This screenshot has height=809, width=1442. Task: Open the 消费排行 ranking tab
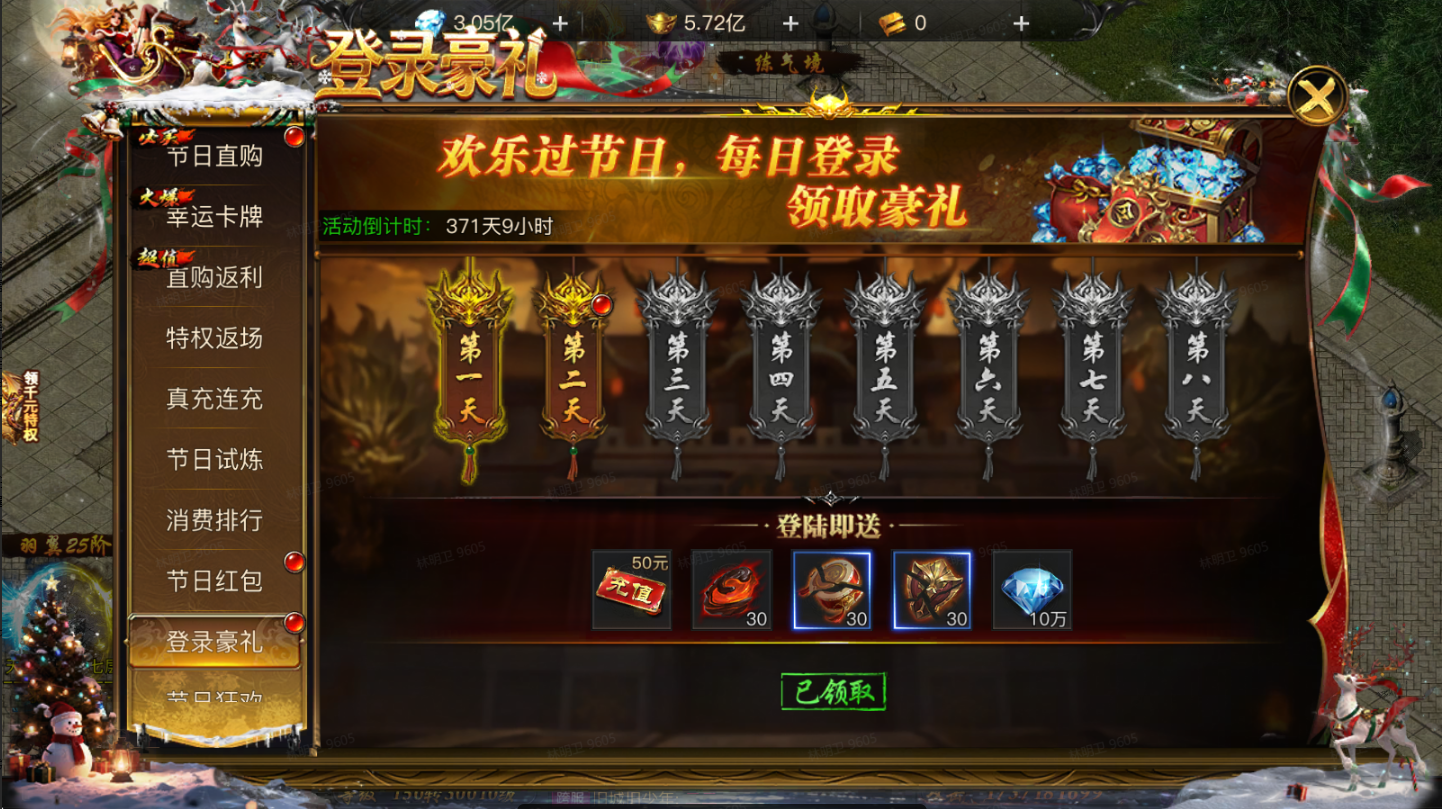tap(214, 521)
